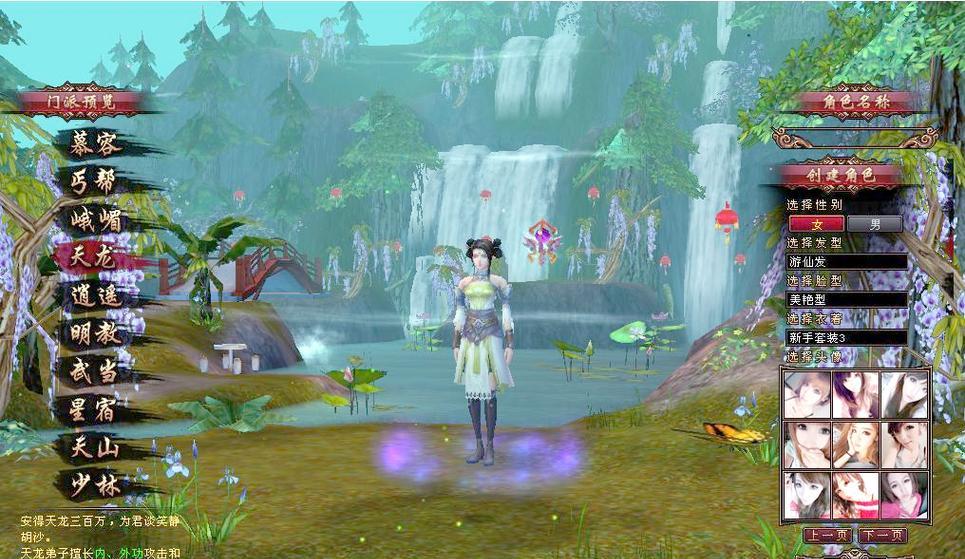Choose the 星宿 sect

pyautogui.click(x=96, y=410)
